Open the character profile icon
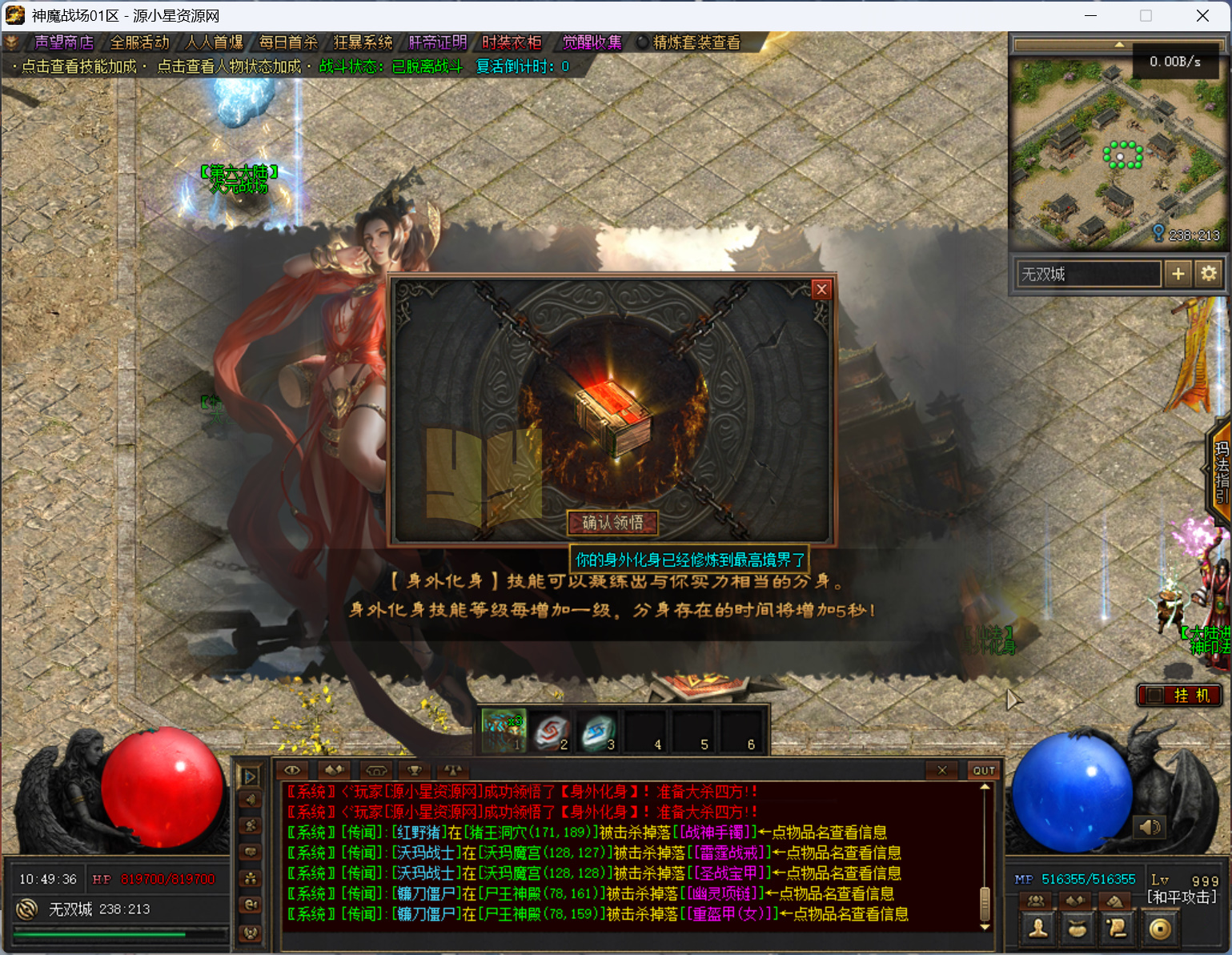Image resolution: width=1232 pixels, height=955 pixels. (x=1038, y=929)
